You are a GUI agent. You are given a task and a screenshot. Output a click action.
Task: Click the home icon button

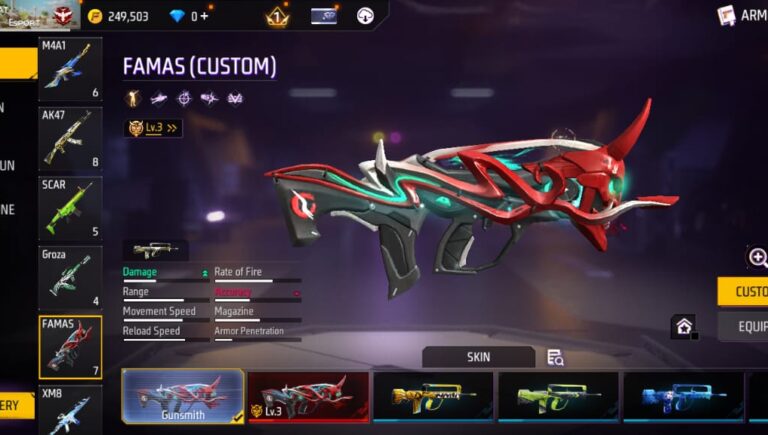(683, 326)
